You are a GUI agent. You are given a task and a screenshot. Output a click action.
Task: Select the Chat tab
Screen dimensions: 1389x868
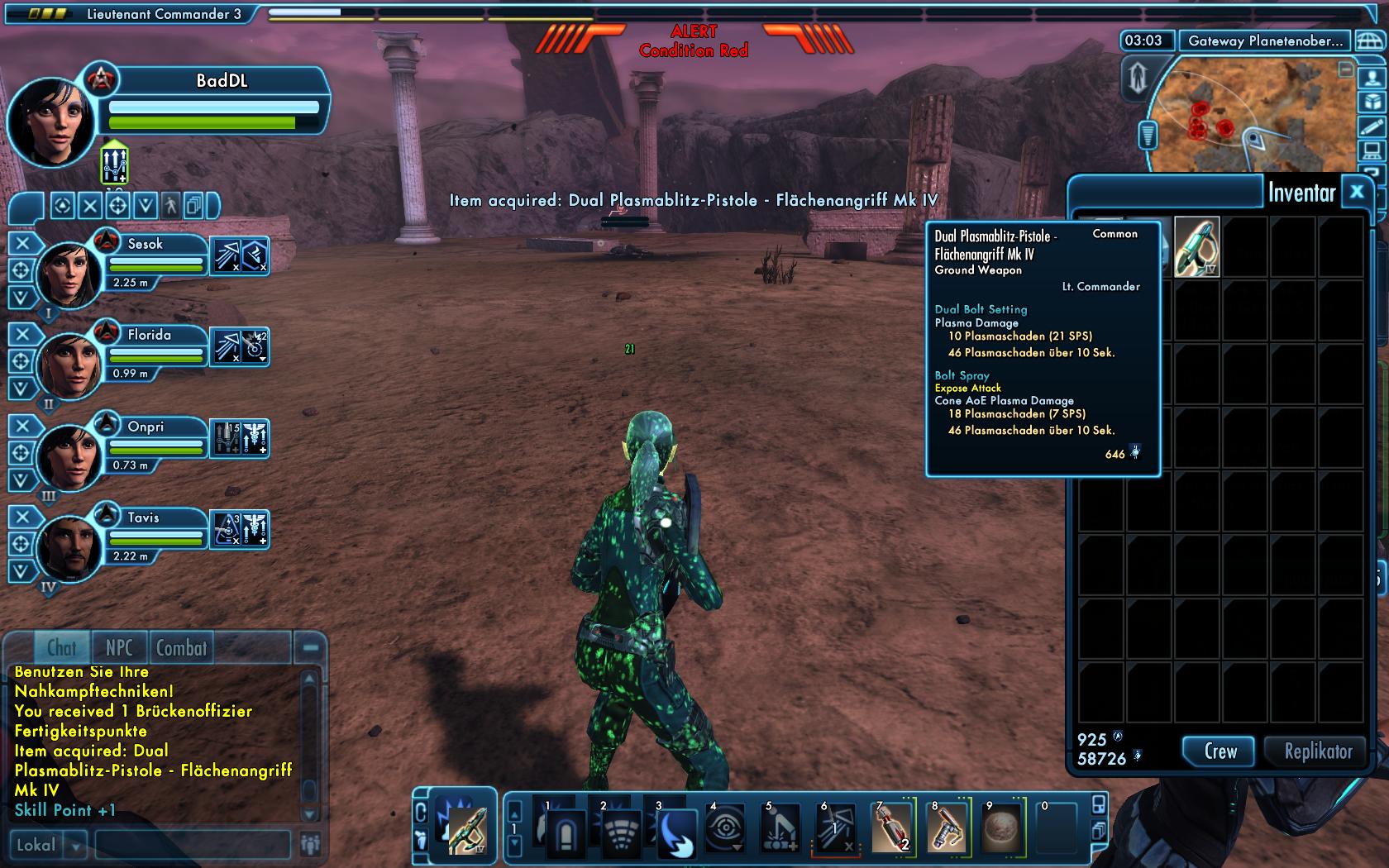tap(61, 648)
